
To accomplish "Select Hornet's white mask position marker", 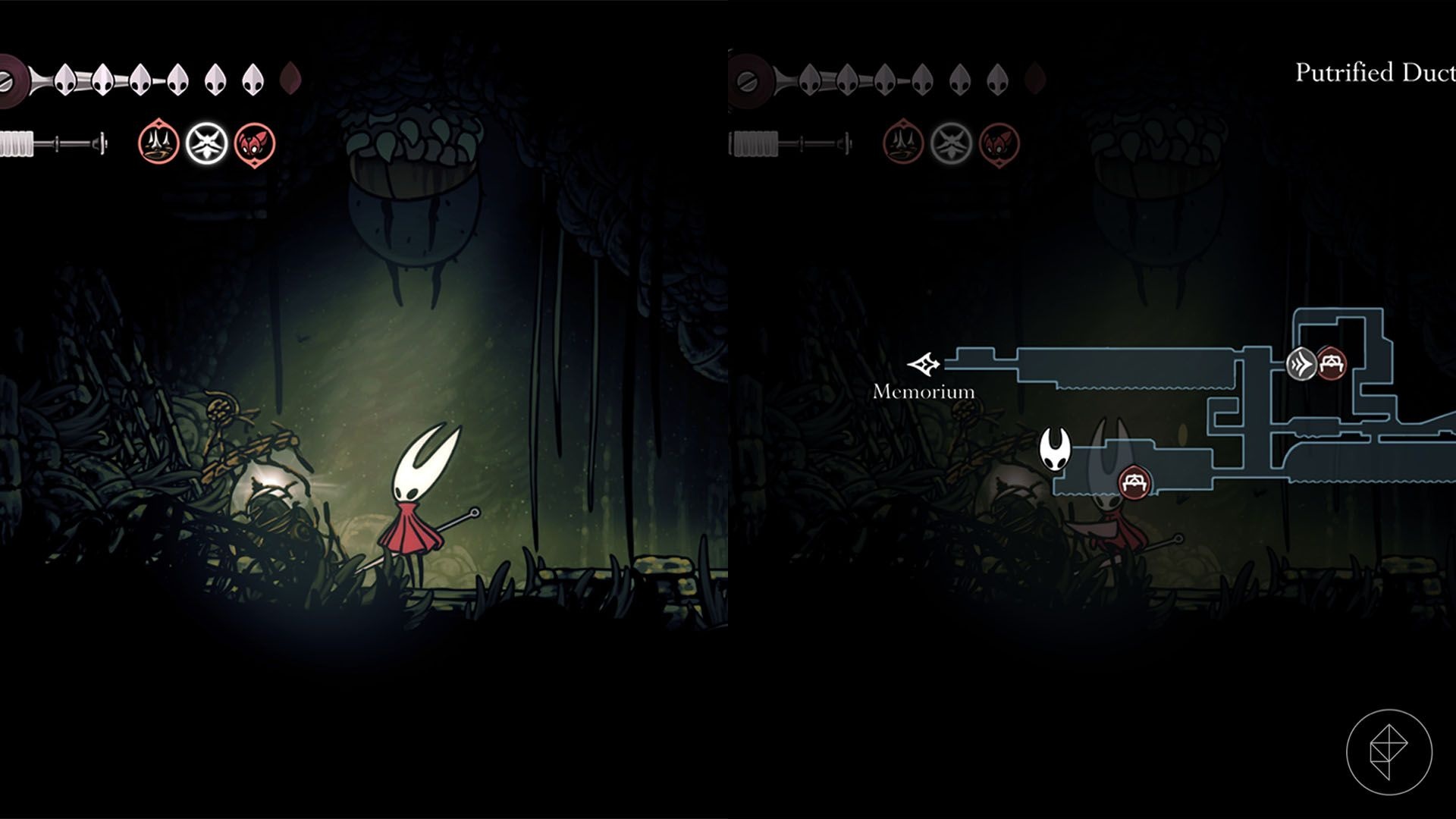I will pos(1054,448).
